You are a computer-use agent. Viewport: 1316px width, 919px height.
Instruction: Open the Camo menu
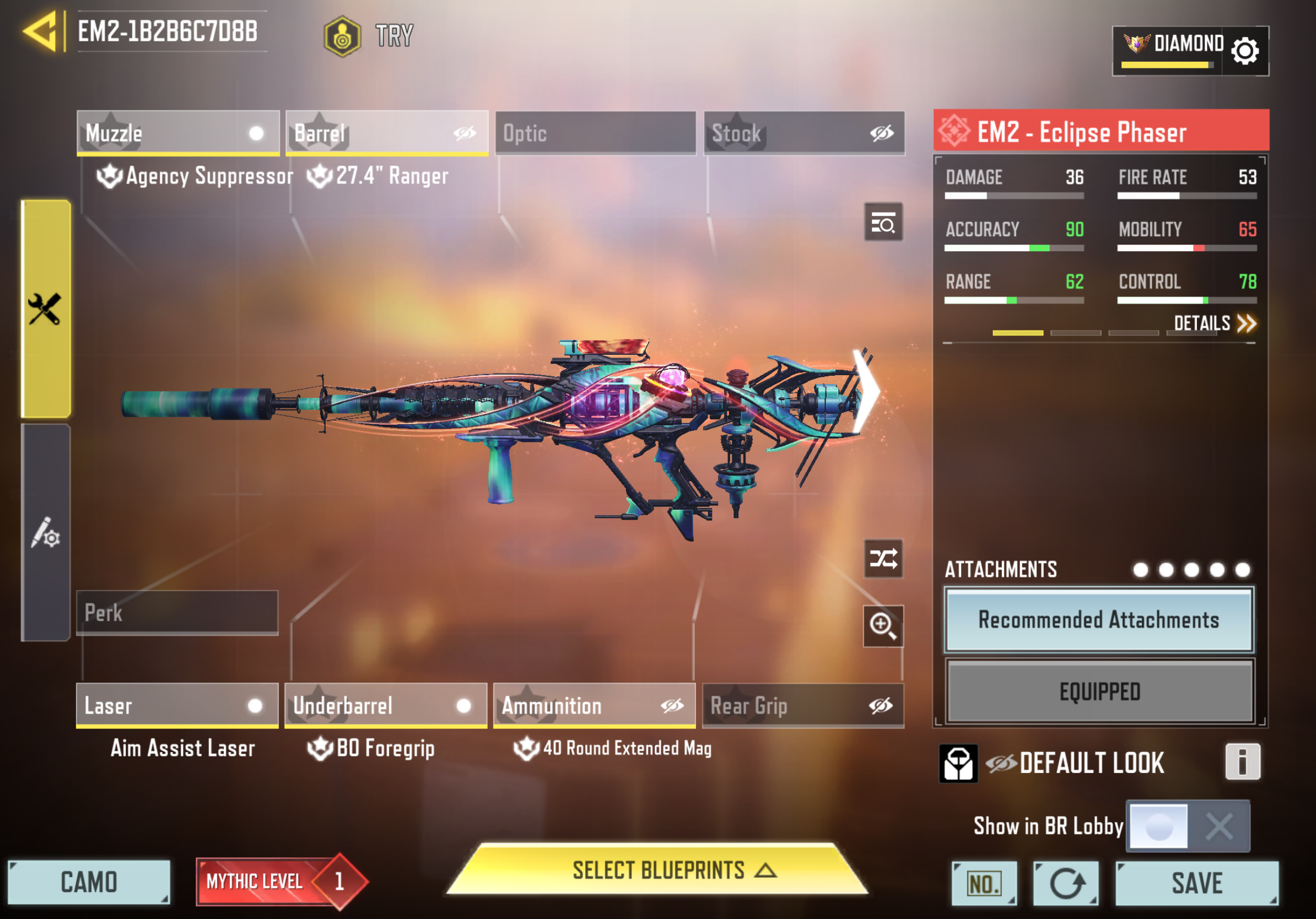pos(89,882)
